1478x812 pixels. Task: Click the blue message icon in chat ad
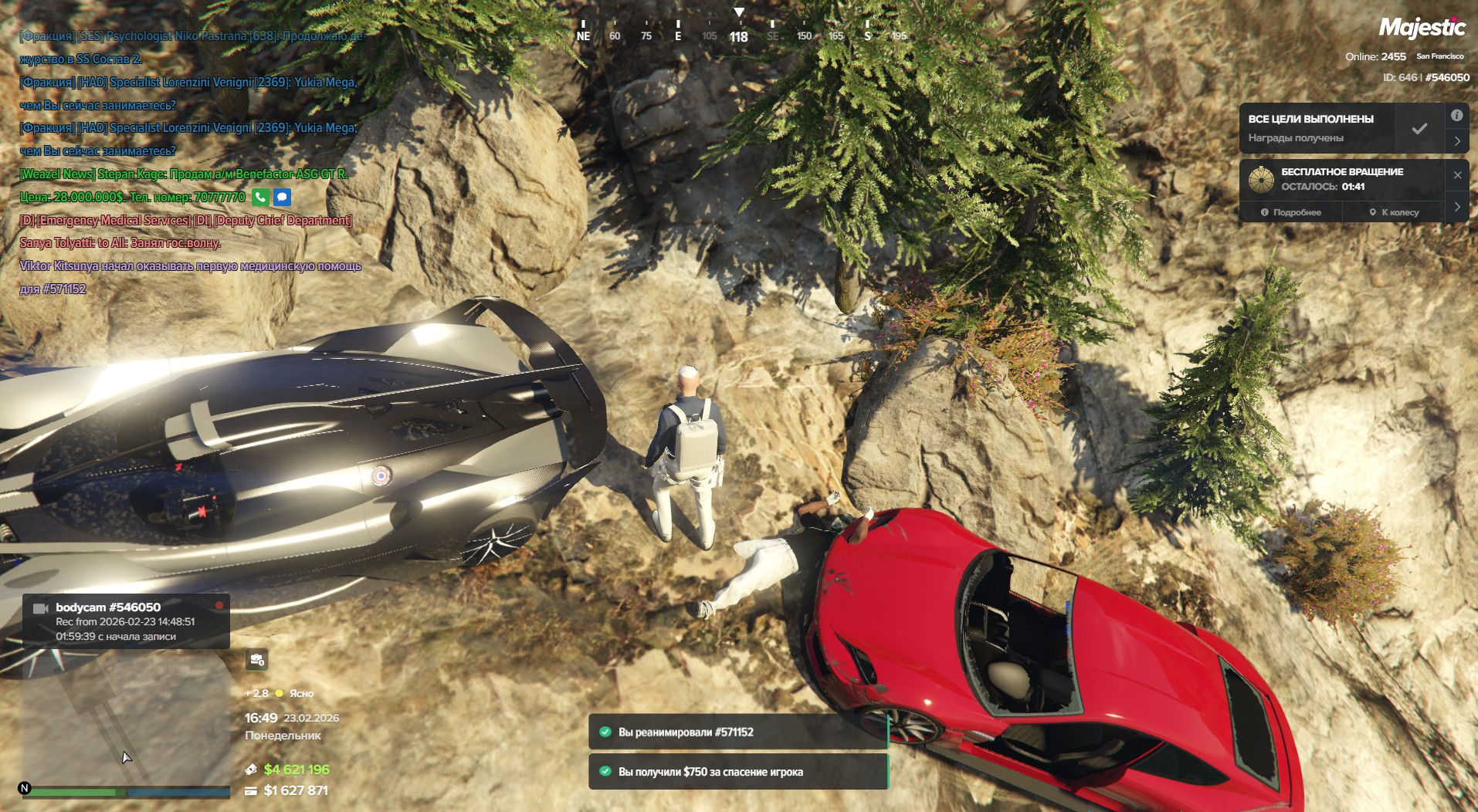[x=283, y=198]
